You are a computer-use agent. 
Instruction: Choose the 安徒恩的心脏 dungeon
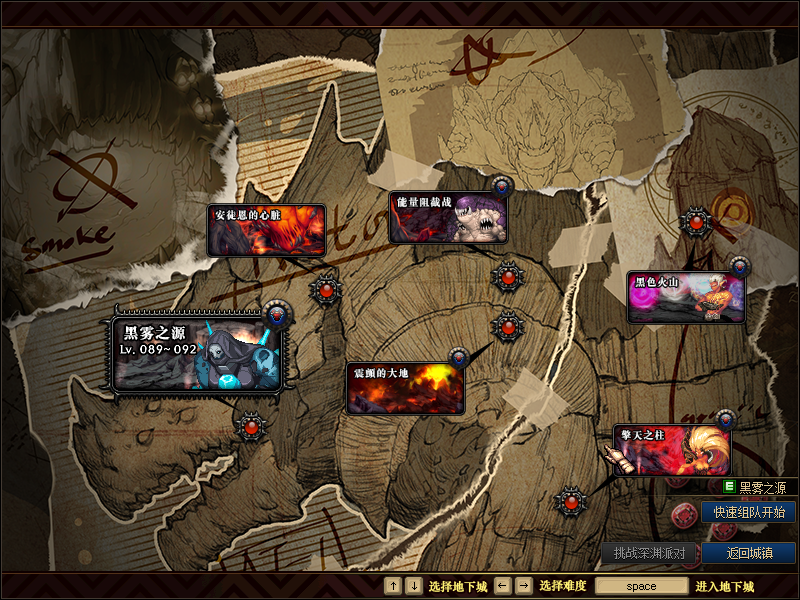click(x=266, y=230)
